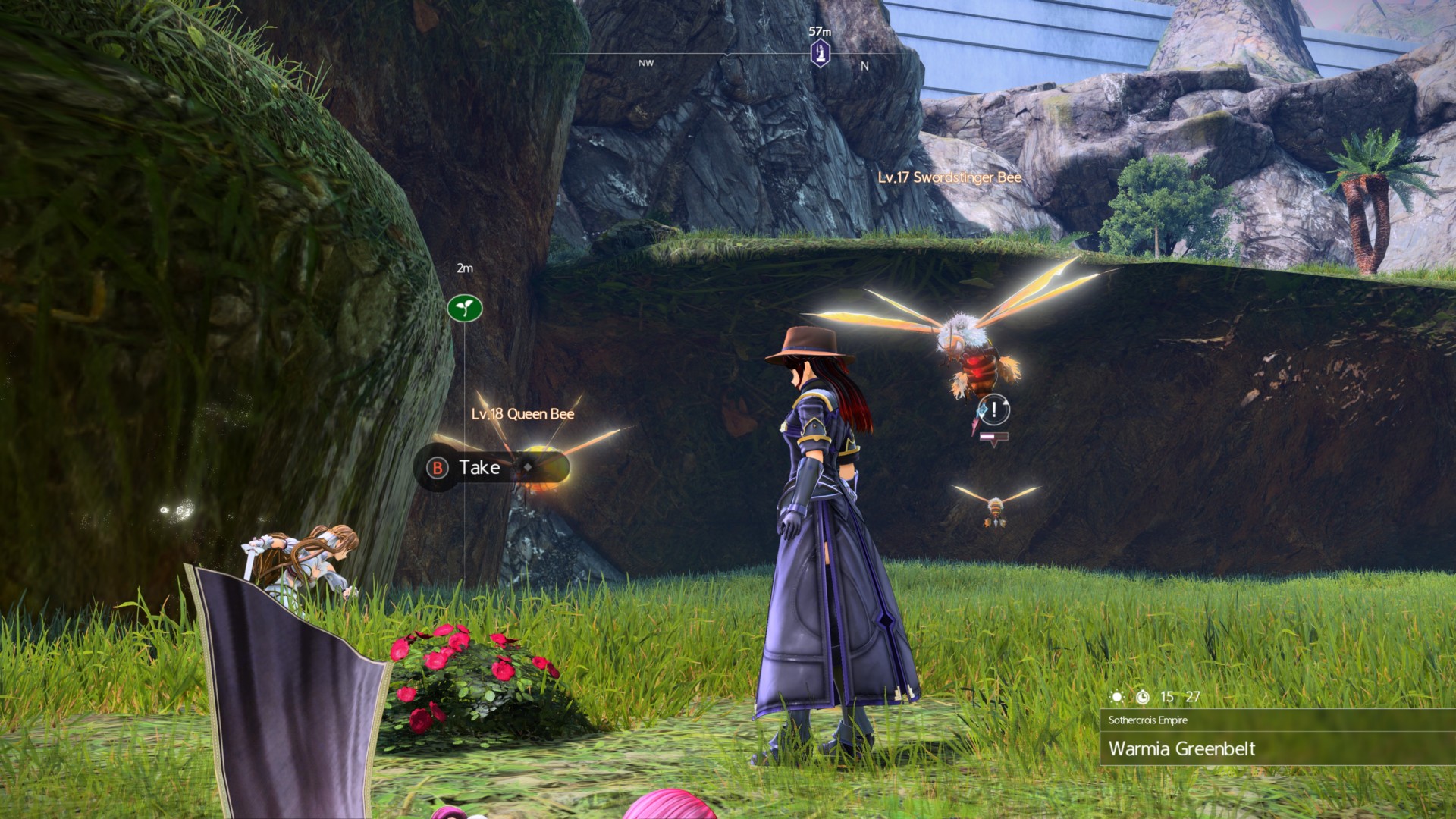Viewport: 1456px width, 819px height.
Task: Click the green sprout gathering marker
Action: tap(465, 308)
